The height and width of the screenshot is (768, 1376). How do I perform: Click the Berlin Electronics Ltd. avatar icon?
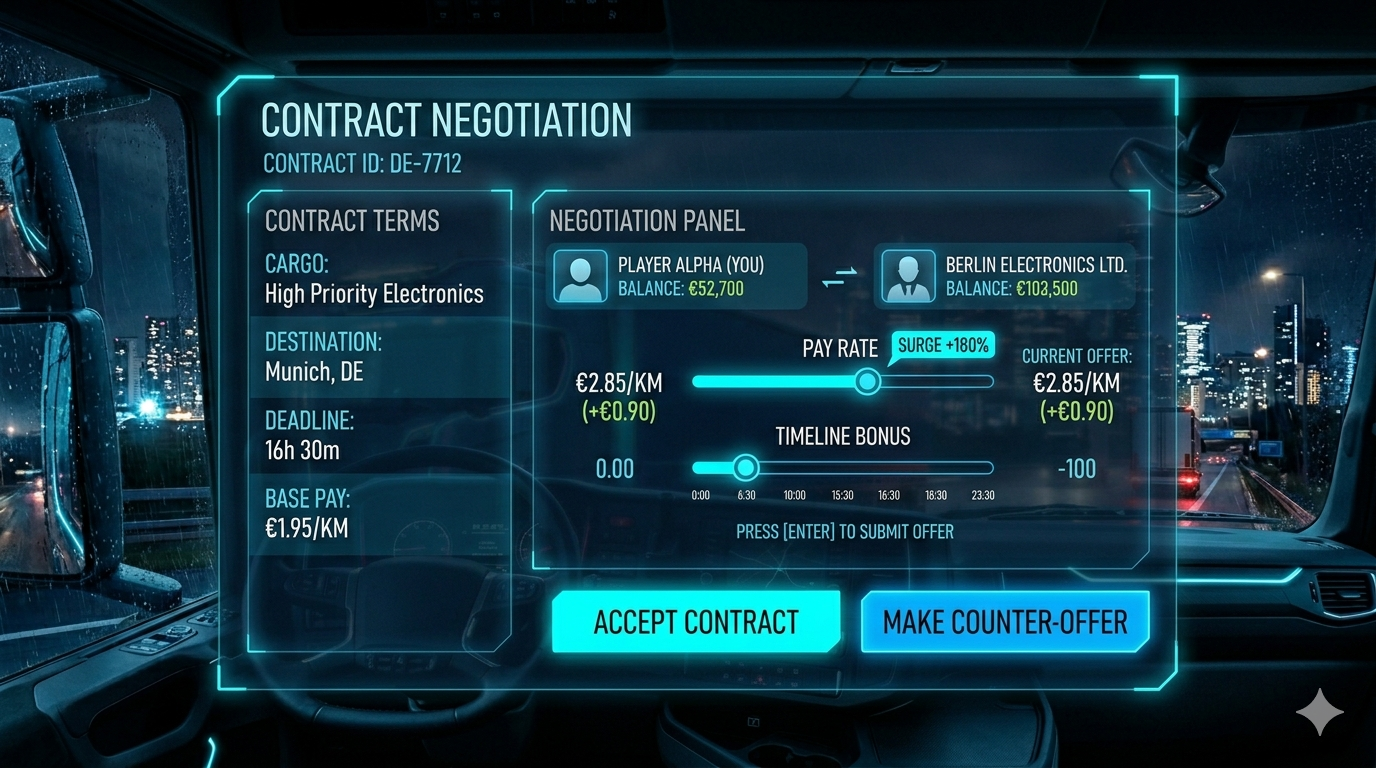(x=908, y=275)
